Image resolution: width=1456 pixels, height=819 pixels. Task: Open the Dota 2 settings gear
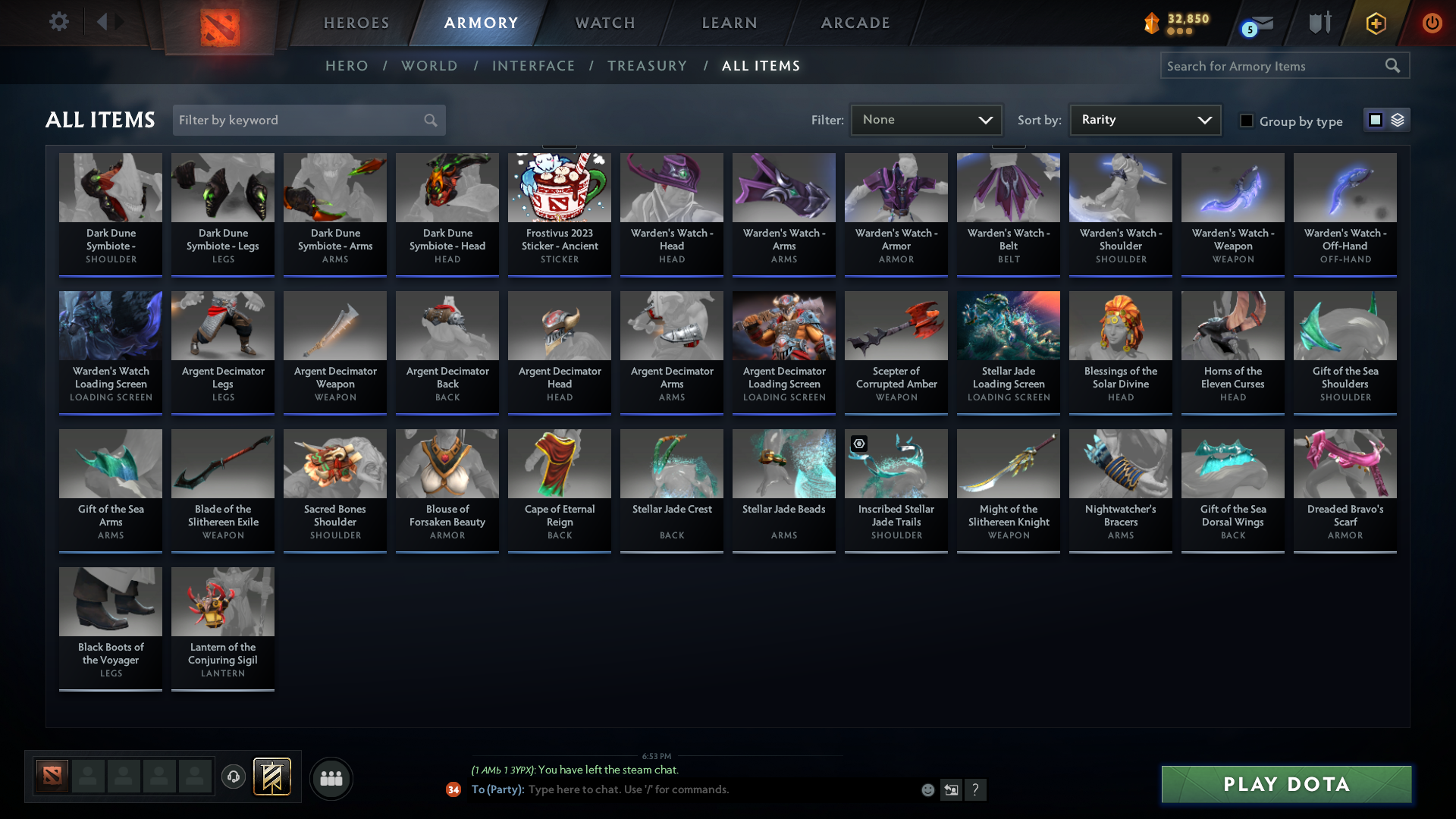click(x=59, y=22)
